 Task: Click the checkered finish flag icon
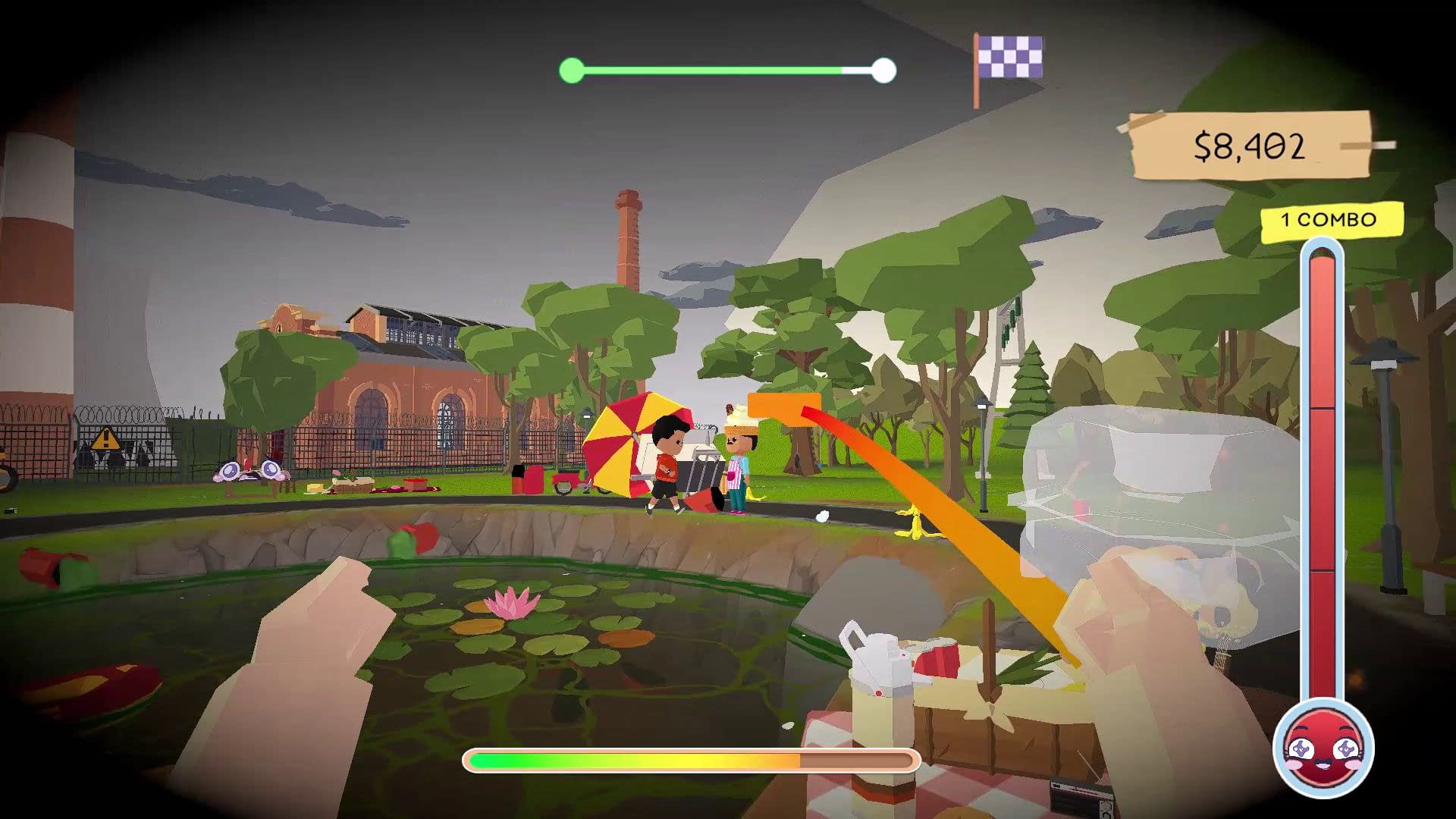point(1009,59)
